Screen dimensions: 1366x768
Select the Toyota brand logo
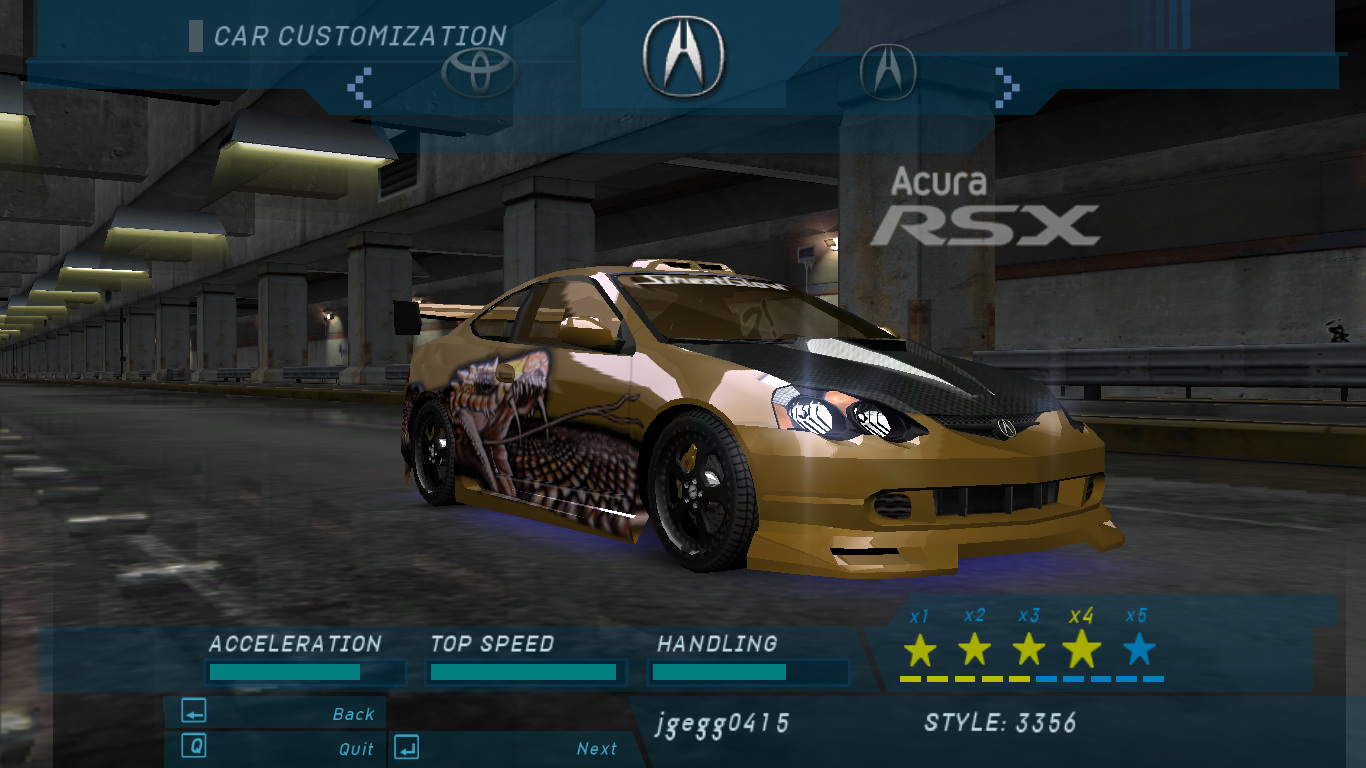pos(478,72)
